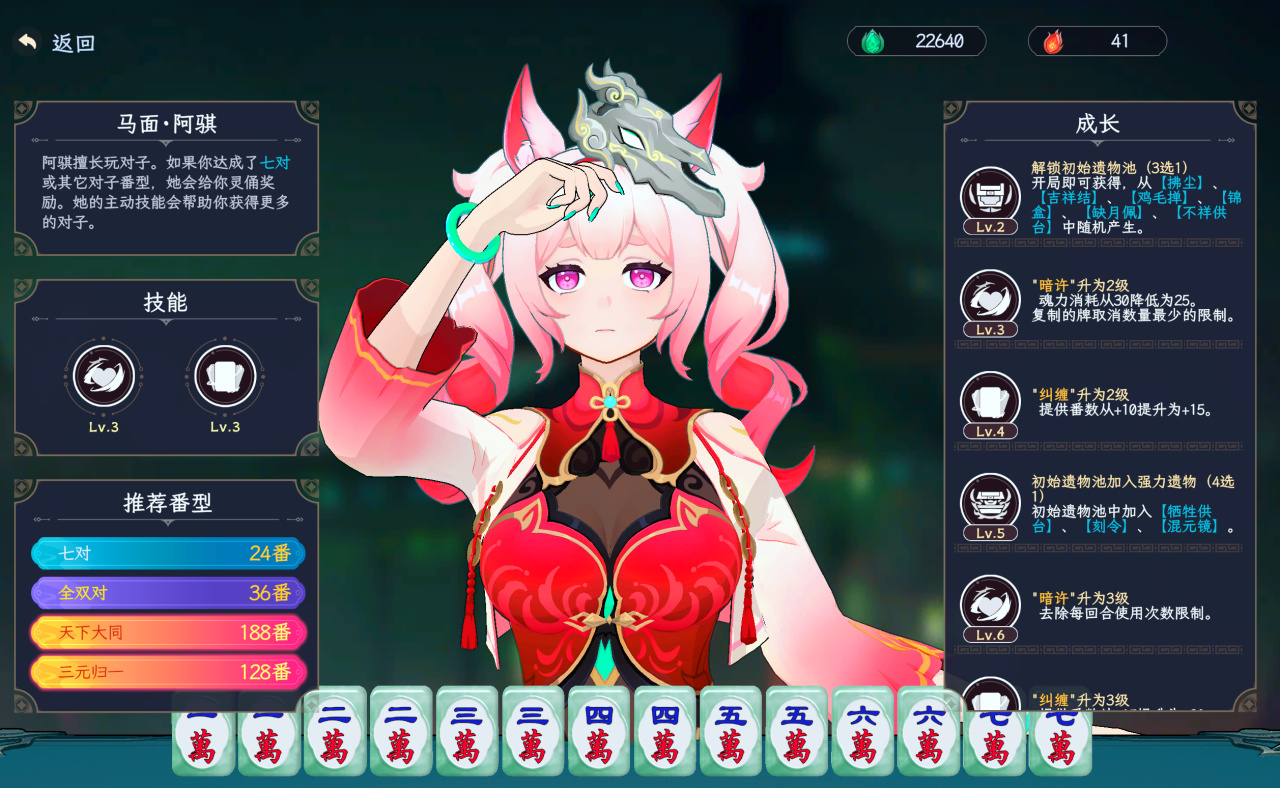Select the Lv.2 unlock relic pool growth icon
1280x788 pixels.
click(990, 195)
